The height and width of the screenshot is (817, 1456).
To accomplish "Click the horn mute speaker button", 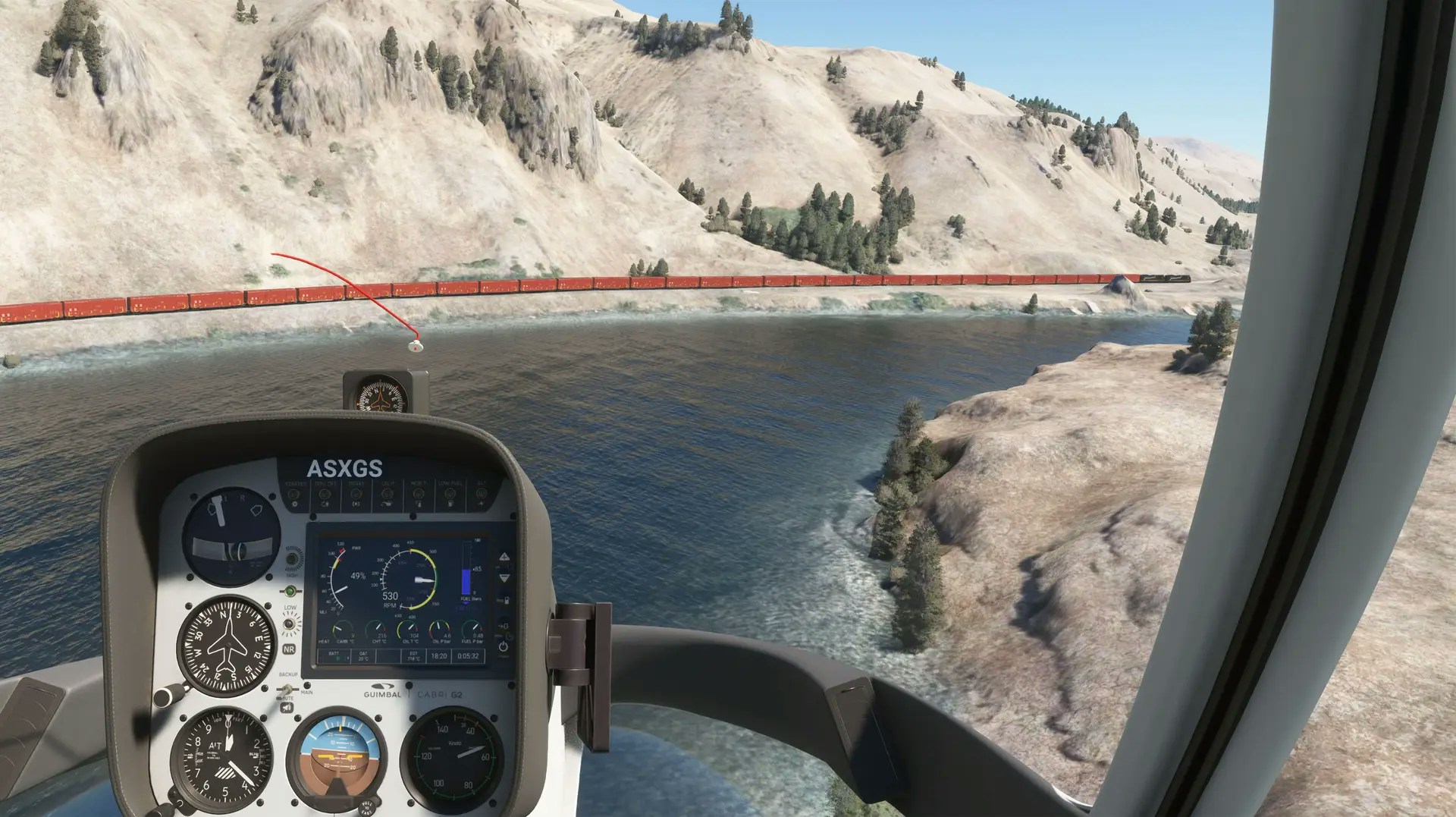I will tap(287, 707).
